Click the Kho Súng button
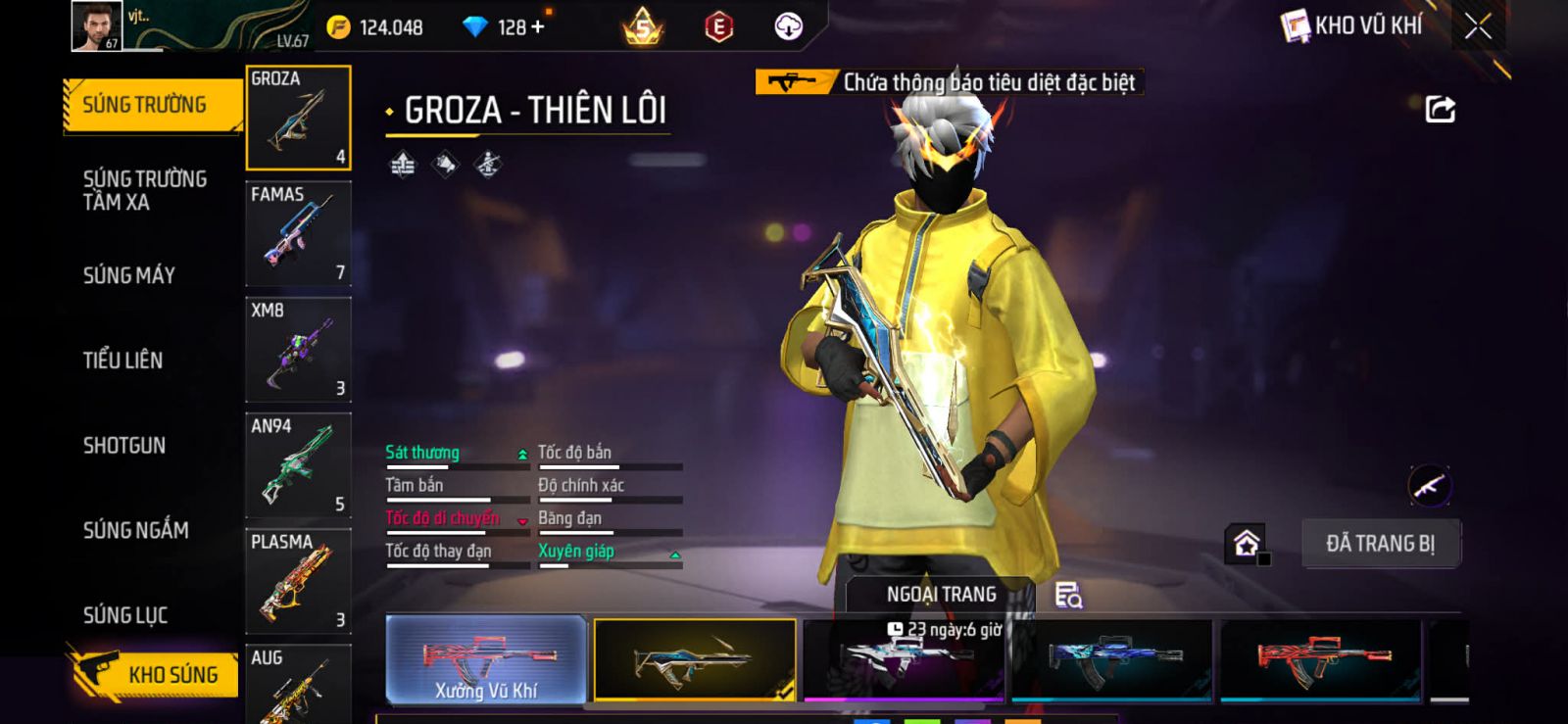Screen dimensions: 1568x724 (x=155, y=674)
